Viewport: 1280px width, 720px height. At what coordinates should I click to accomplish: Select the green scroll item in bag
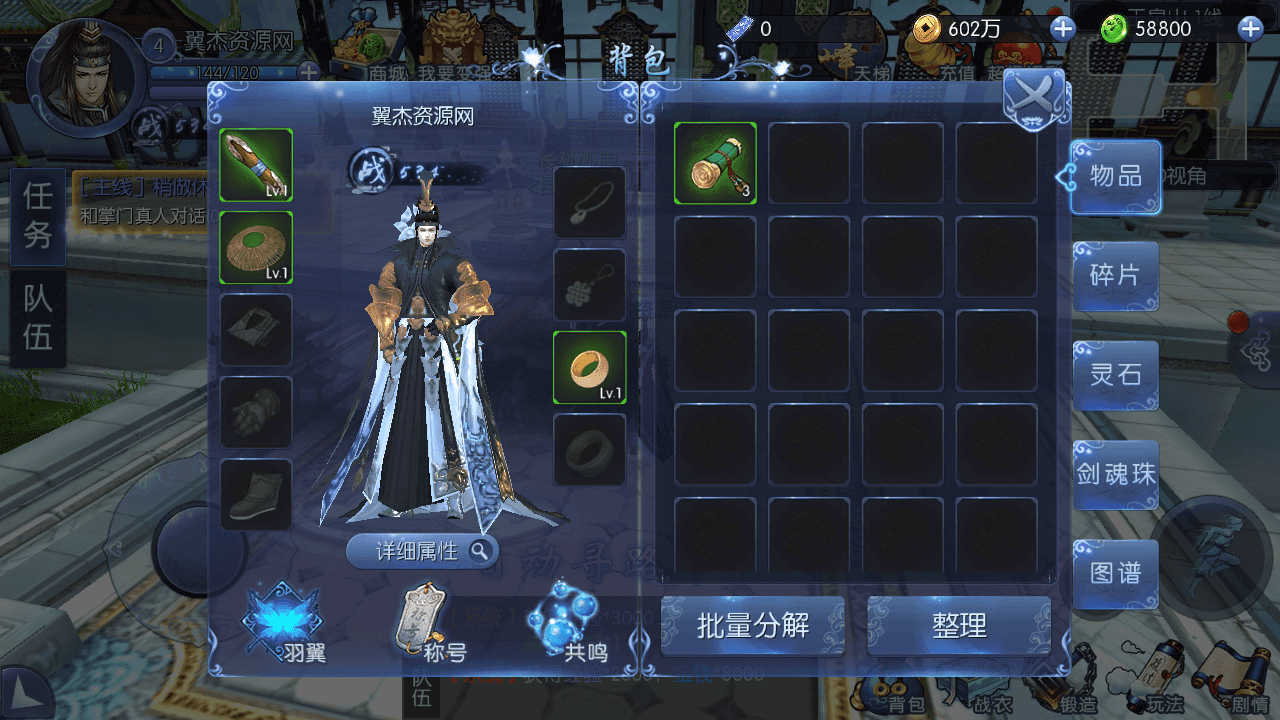pos(715,163)
